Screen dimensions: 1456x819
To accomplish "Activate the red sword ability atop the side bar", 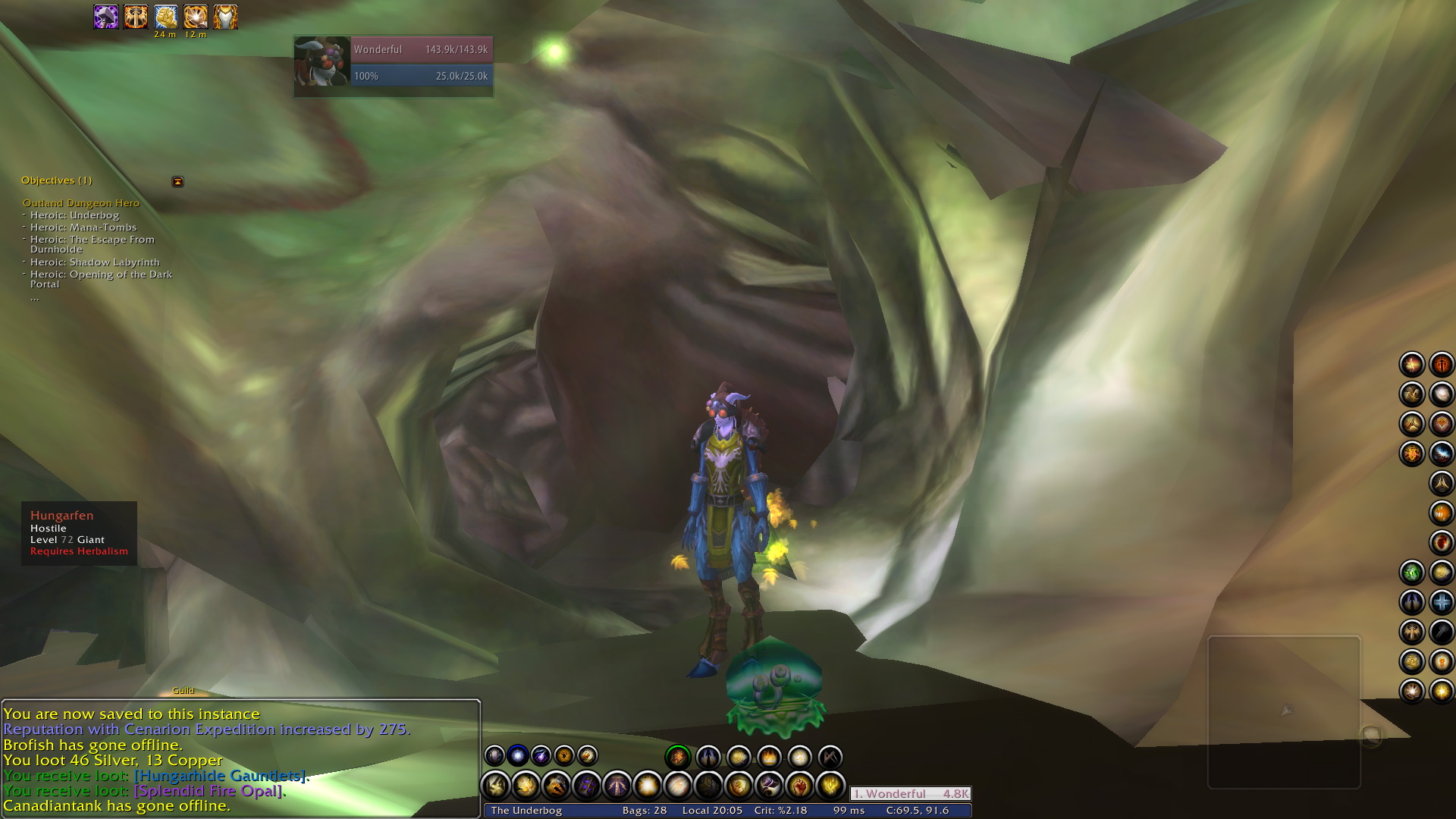I will 1442,365.
